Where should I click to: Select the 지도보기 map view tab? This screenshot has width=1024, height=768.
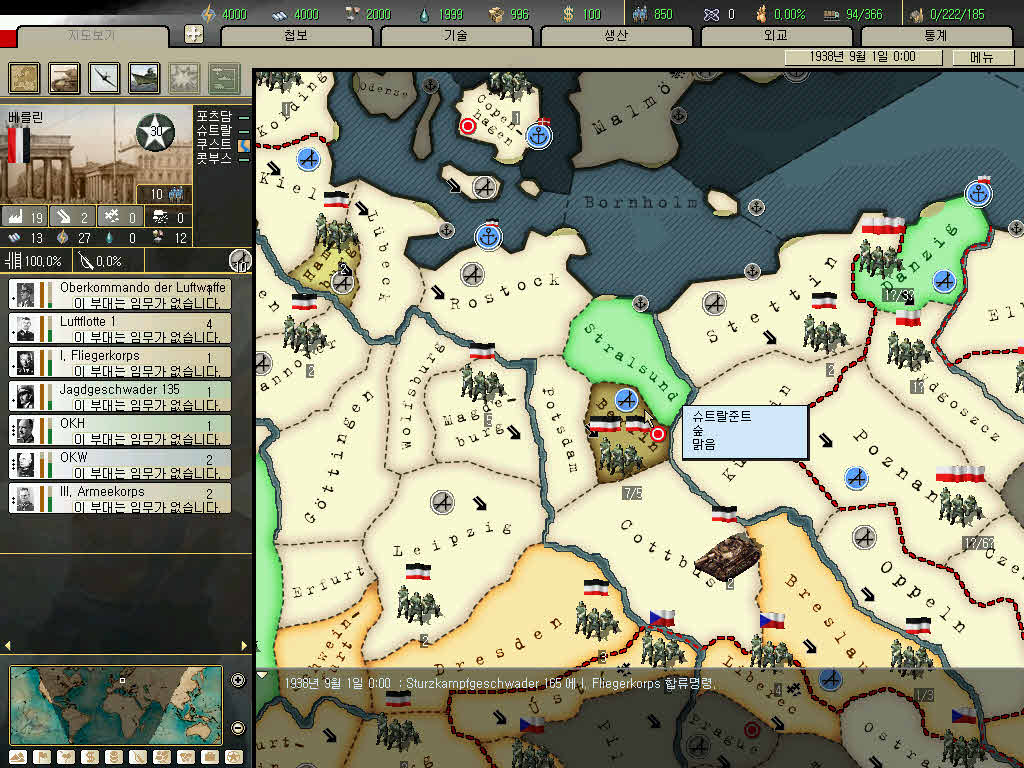tap(92, 35)
